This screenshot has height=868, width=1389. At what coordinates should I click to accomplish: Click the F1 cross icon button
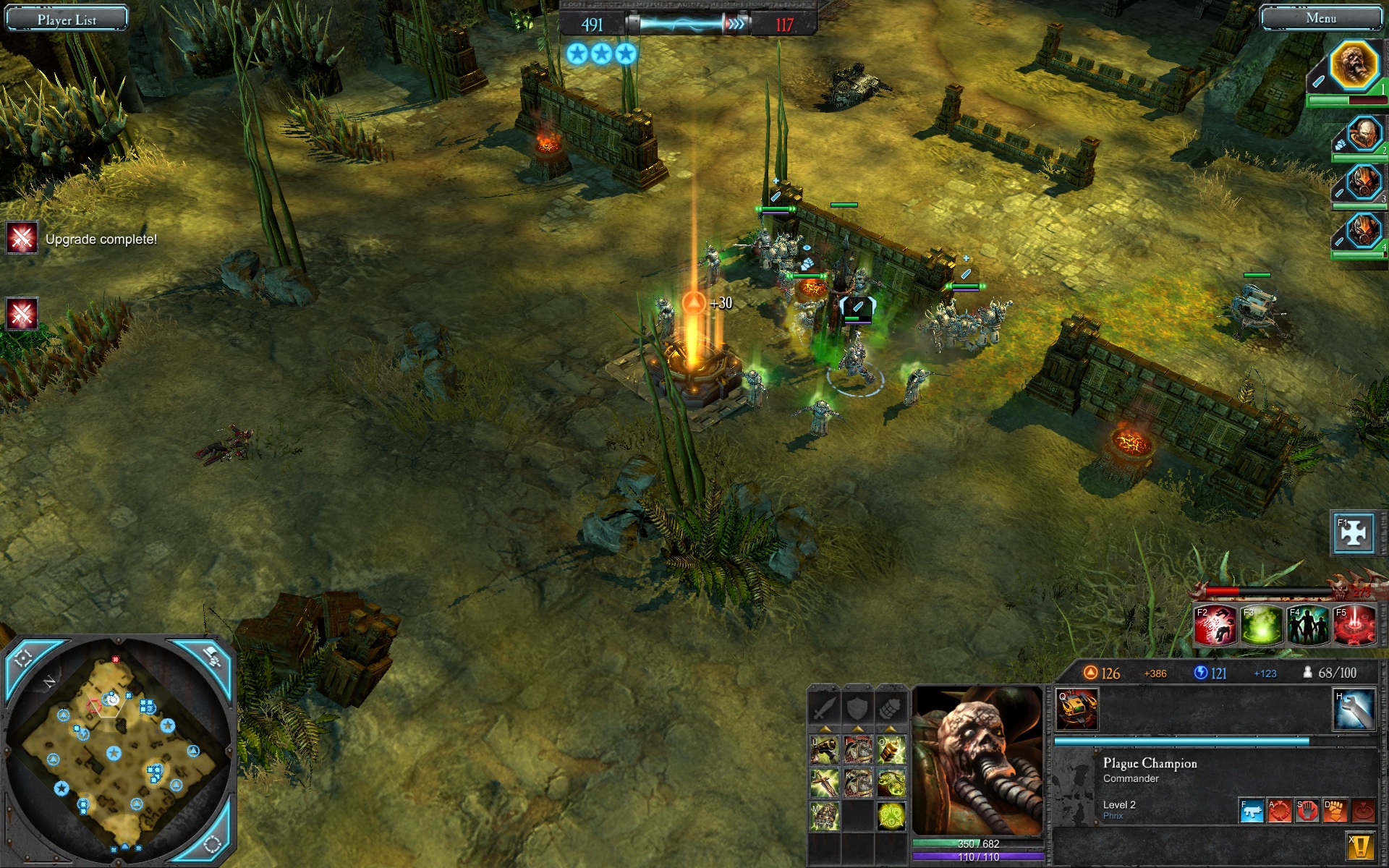1353,534
